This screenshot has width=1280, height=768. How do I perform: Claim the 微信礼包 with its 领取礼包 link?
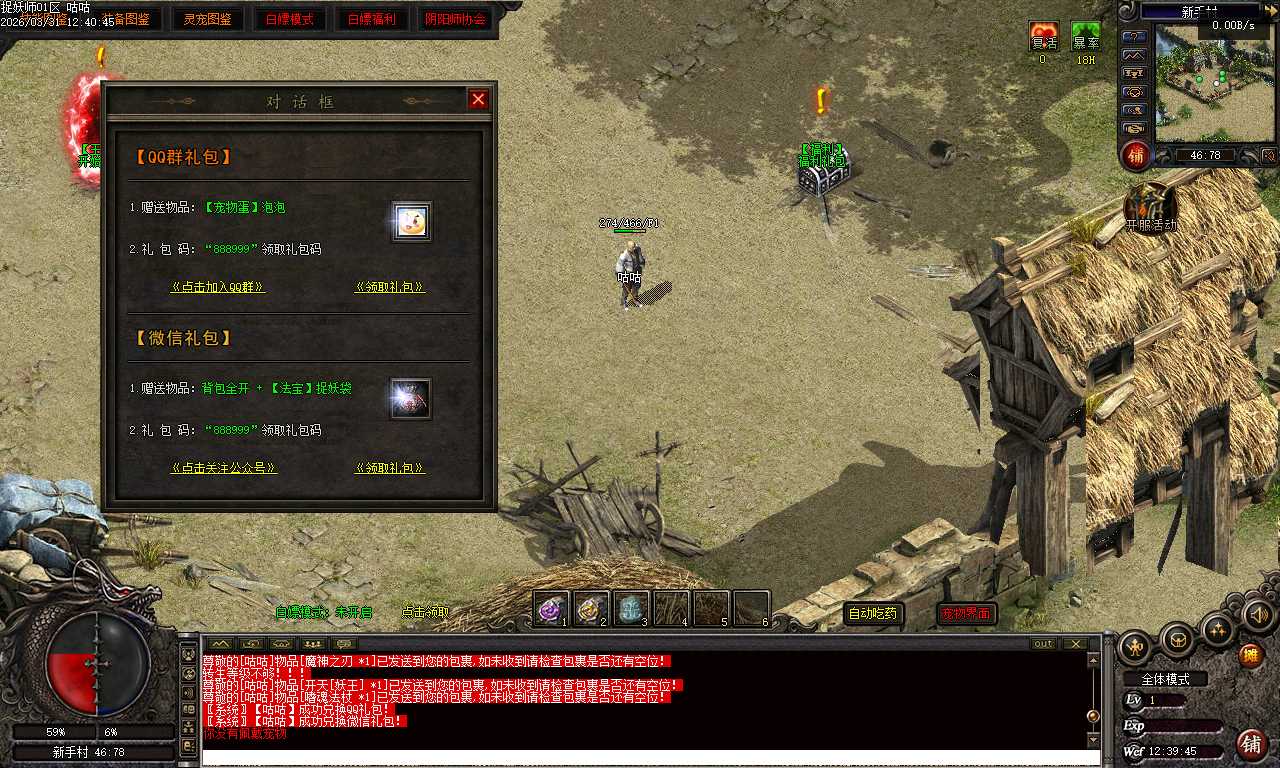(x=390, y=468)
